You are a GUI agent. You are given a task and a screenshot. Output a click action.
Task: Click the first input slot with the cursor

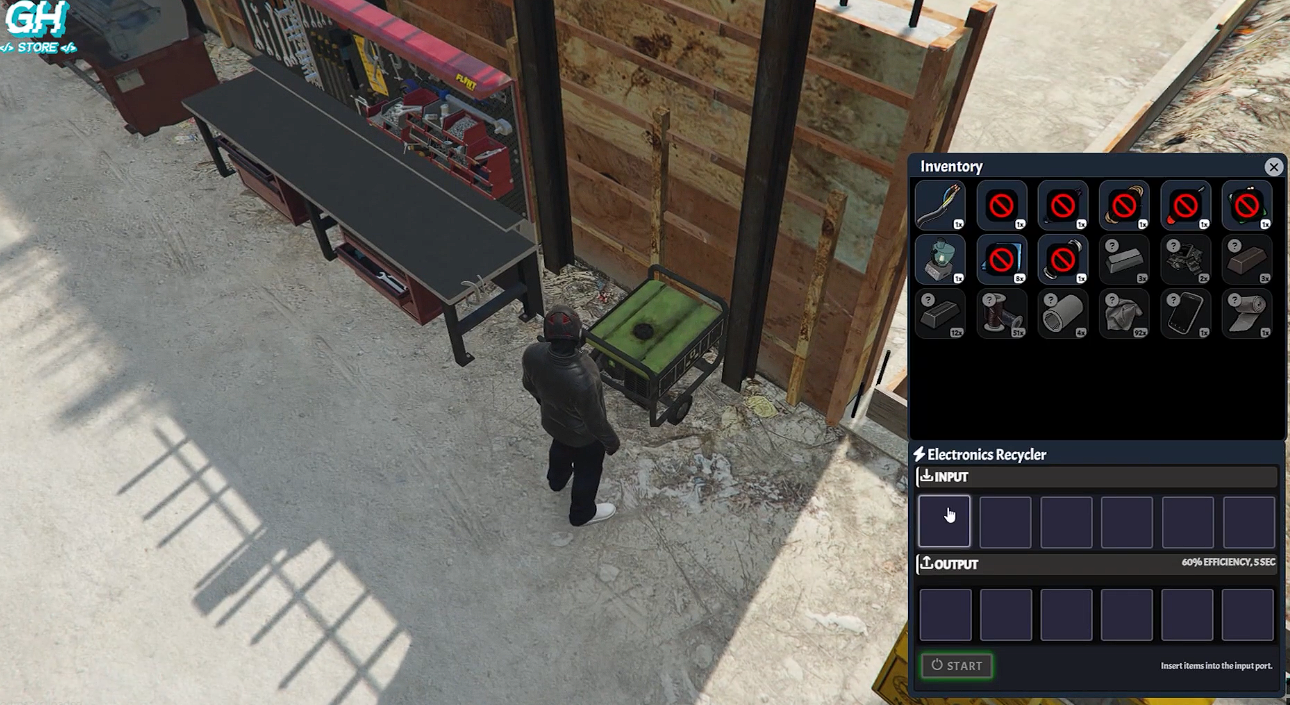(944, 521)
